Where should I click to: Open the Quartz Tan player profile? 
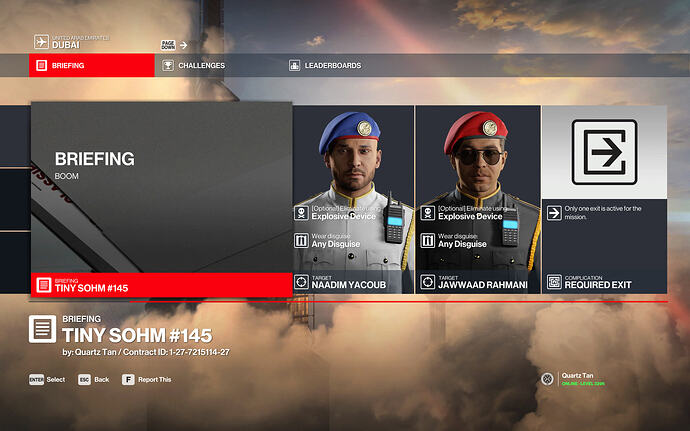click(575, 378)
